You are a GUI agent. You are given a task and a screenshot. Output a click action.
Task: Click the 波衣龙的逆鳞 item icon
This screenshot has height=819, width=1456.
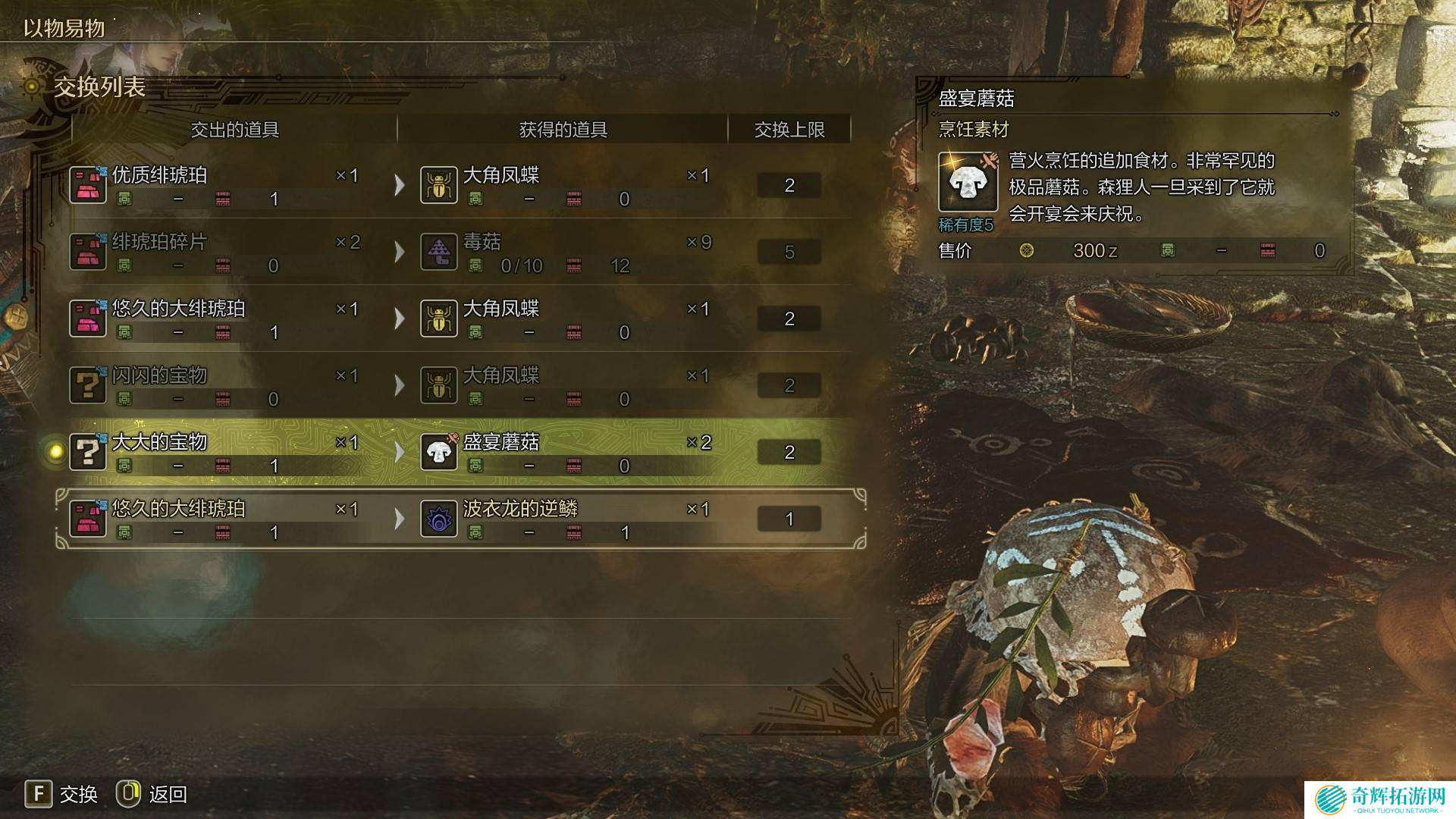click(439, 519)
